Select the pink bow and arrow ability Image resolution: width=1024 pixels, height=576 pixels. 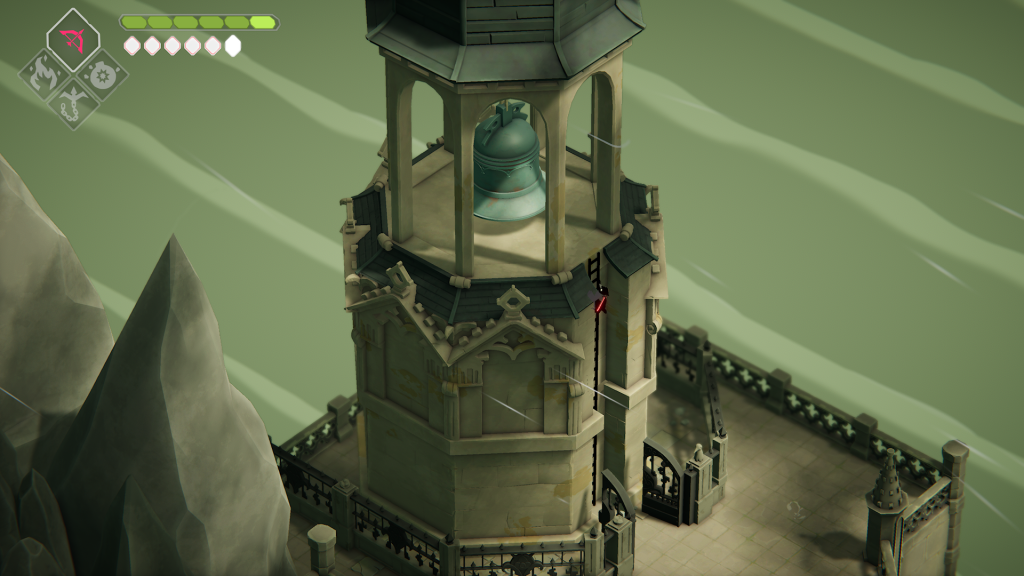point(72,40)
